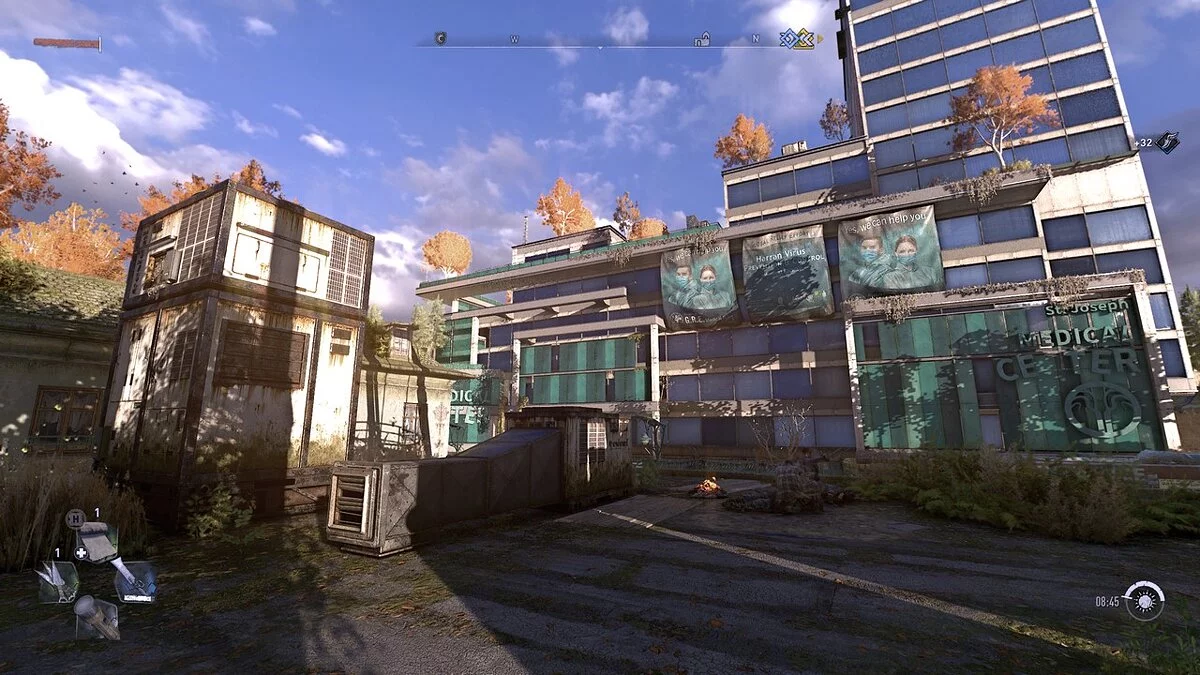Choose the throwing knives slot

pos(57,581)
